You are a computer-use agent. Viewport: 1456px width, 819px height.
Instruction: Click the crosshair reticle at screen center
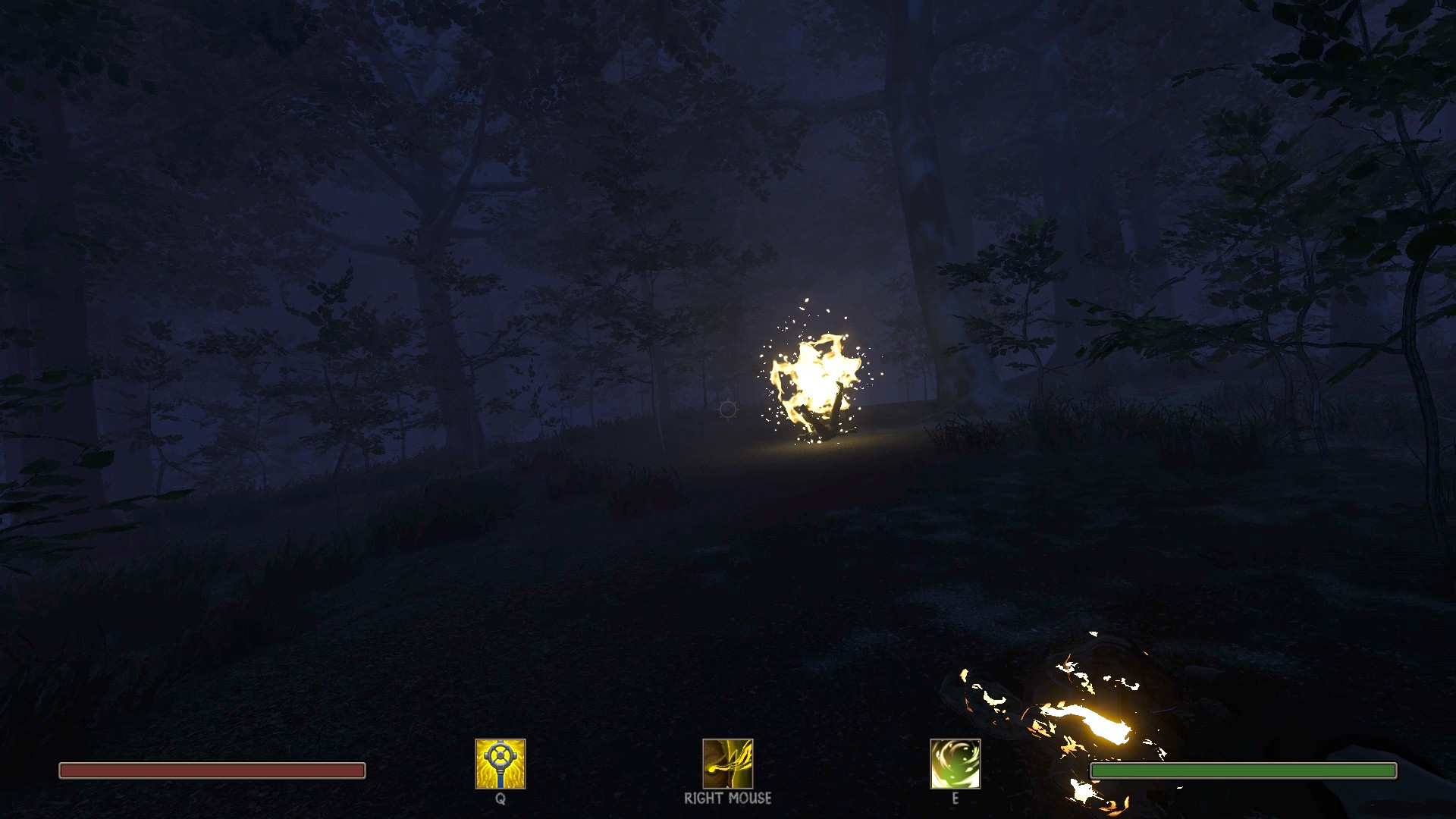click(x=726, y=409)
